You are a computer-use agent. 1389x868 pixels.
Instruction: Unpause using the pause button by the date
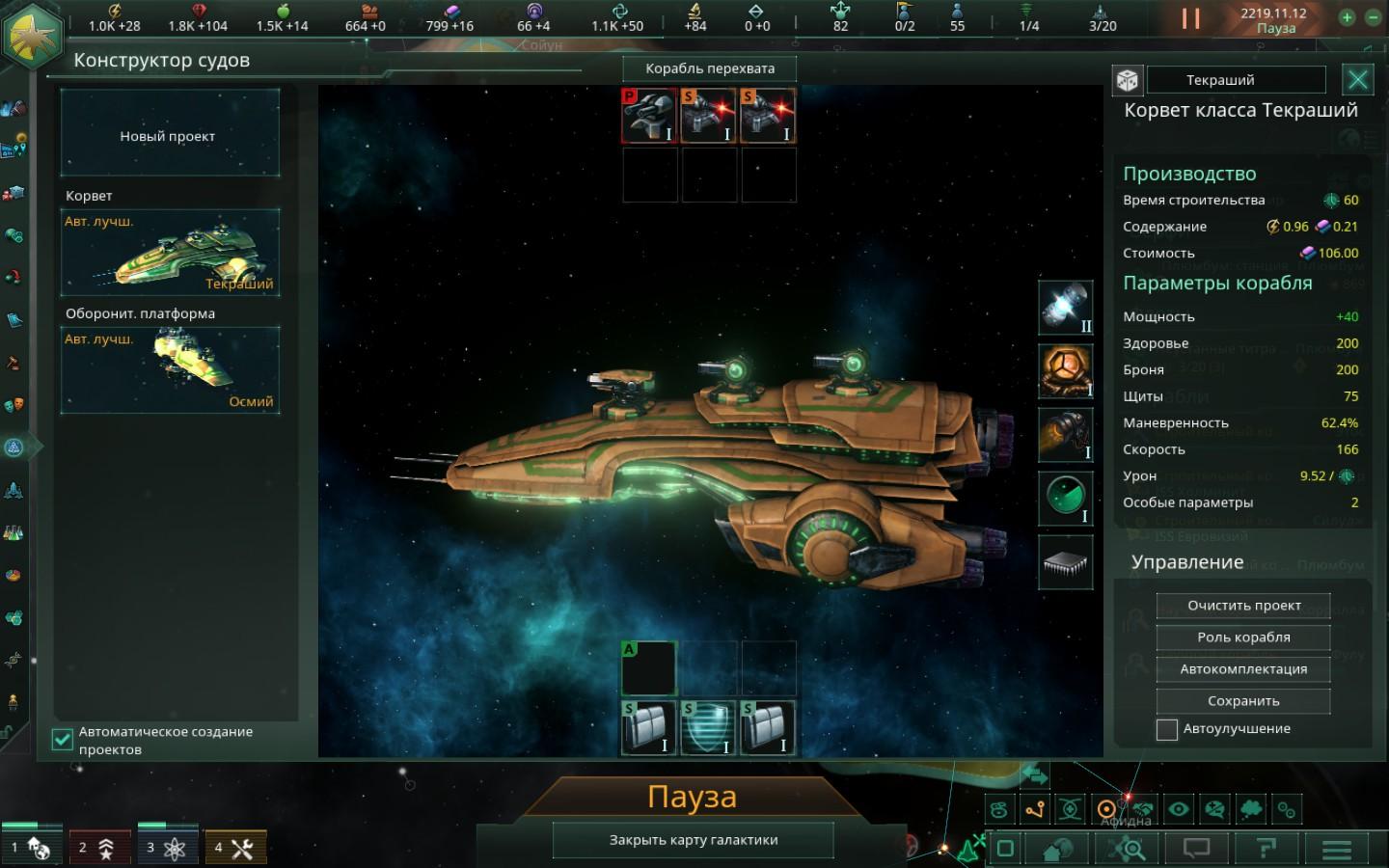(x=1191, y=18)
